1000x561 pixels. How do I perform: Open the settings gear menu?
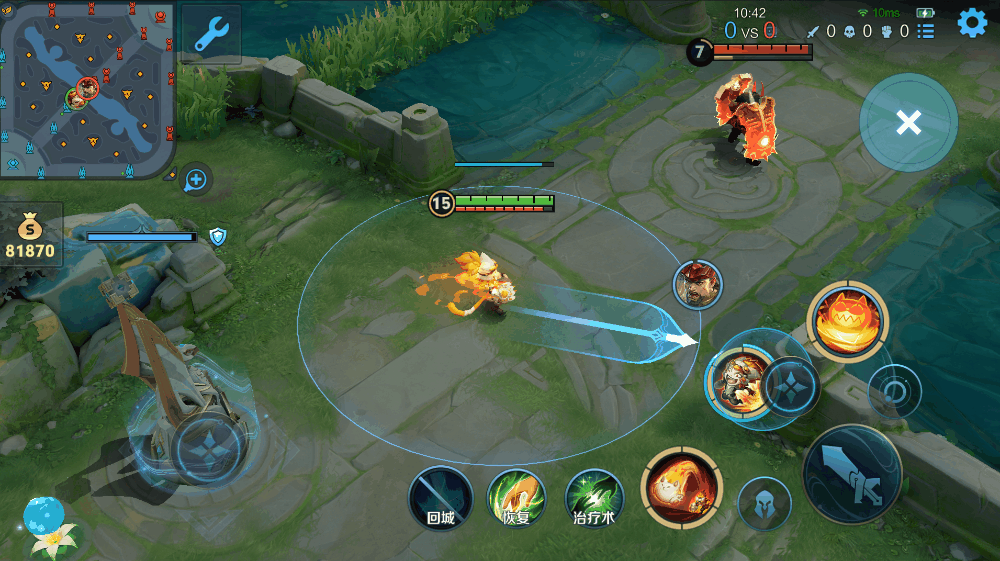[972, 23]
